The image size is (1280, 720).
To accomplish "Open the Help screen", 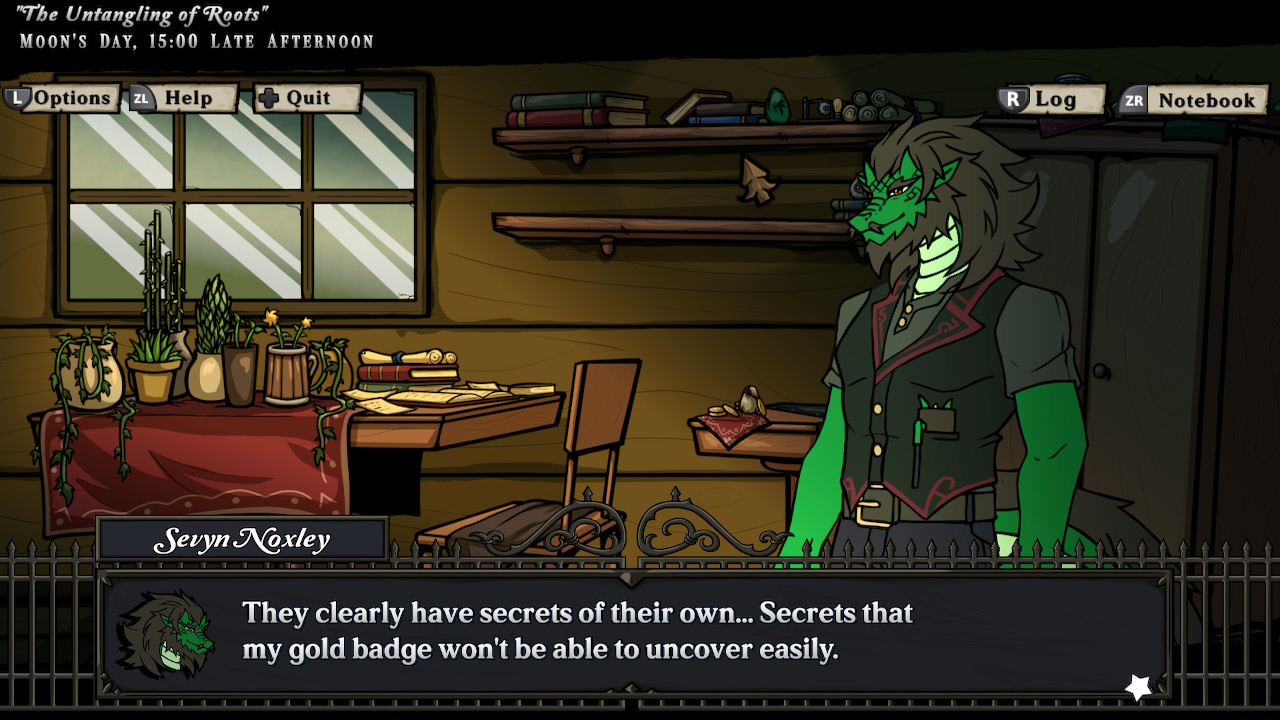I will point(187,98).
